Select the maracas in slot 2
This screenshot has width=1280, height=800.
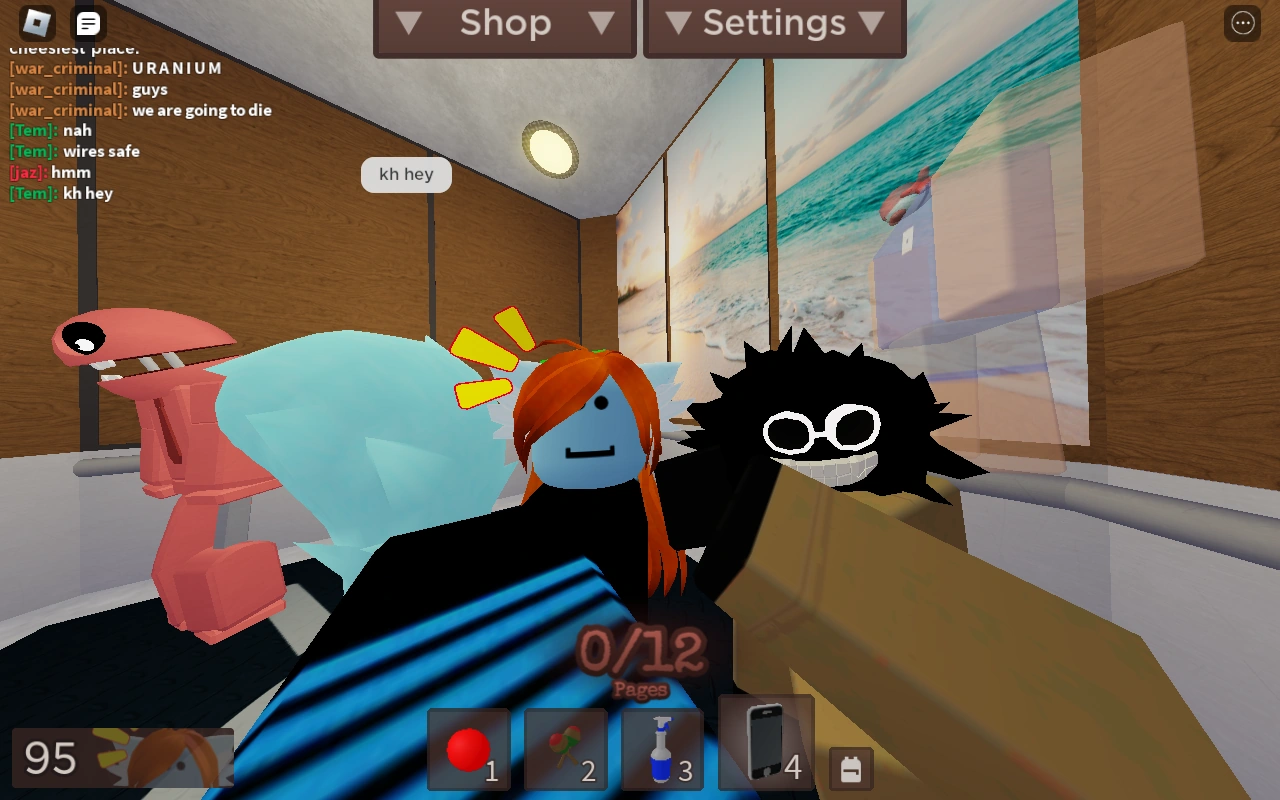point(565,750)
